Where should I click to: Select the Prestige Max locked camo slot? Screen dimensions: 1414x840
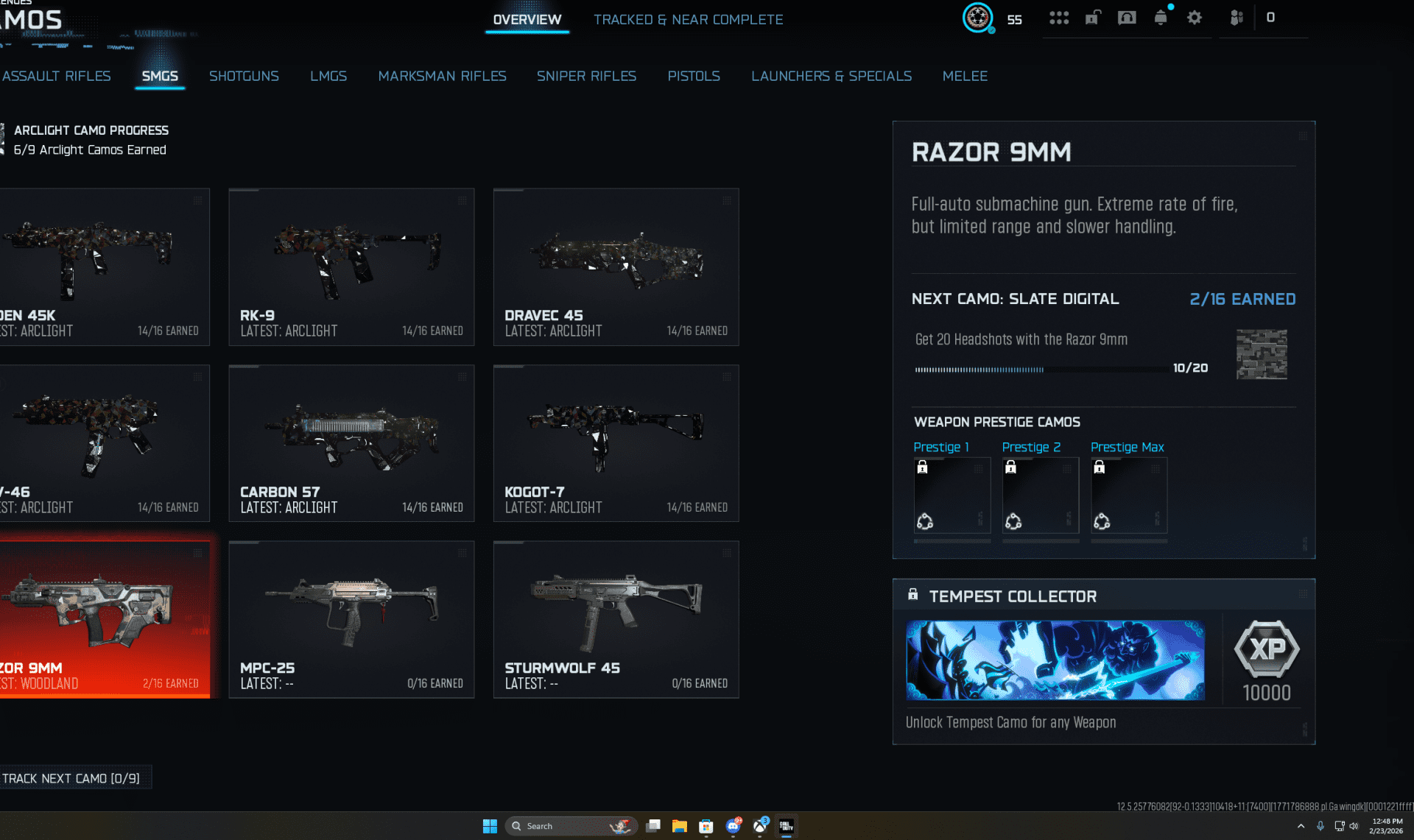1128,495
